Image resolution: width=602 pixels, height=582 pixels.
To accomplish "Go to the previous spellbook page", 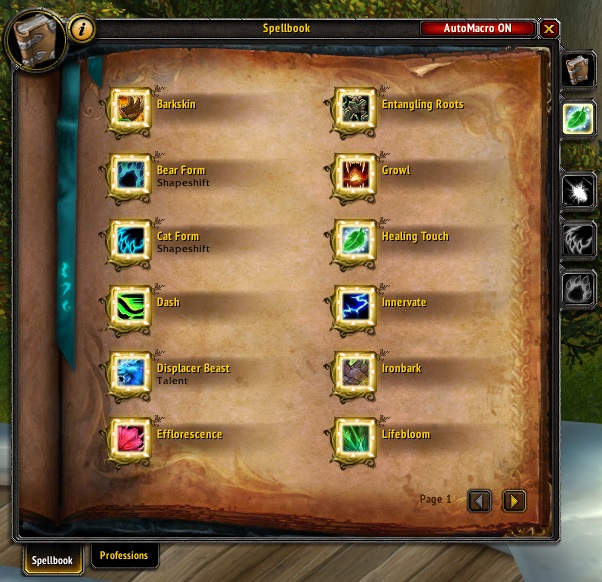I will 480,499.
